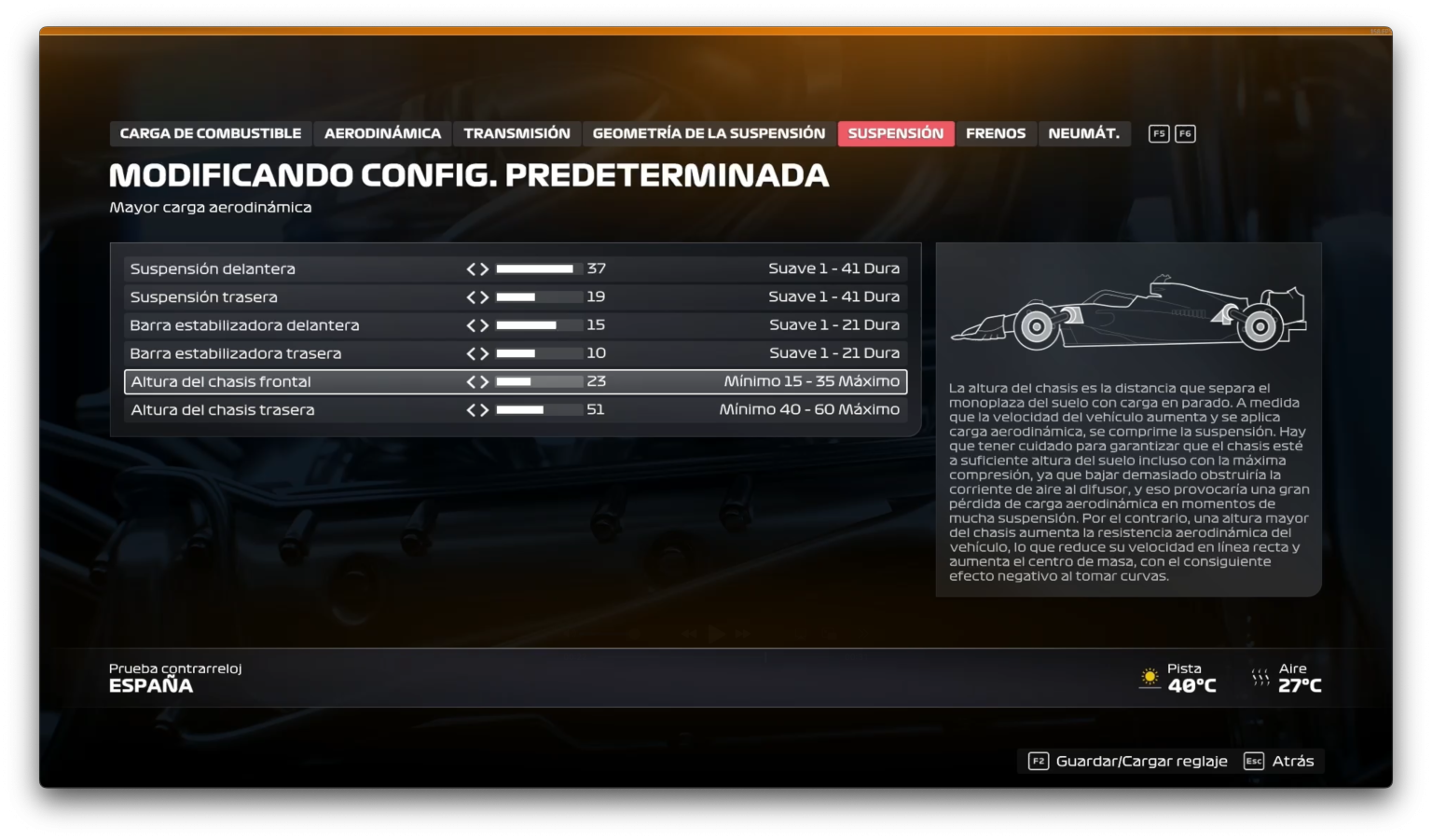Image resolution: width=1432 pixels, height=840 pixels.
Task: Select the Suspensión delantera row
Action: 214,269
